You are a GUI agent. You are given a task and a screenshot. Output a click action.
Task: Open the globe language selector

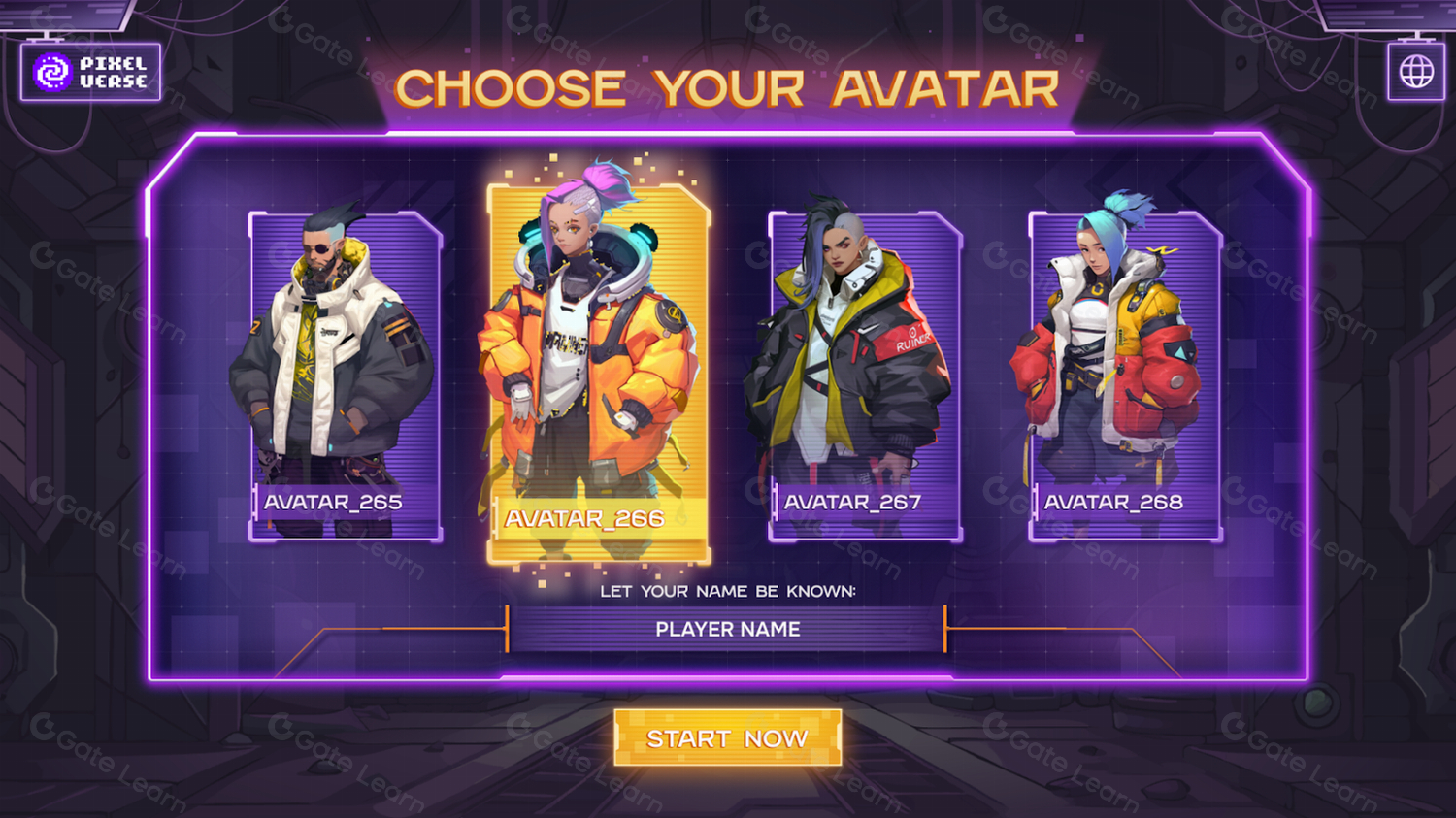[1416, 72]
